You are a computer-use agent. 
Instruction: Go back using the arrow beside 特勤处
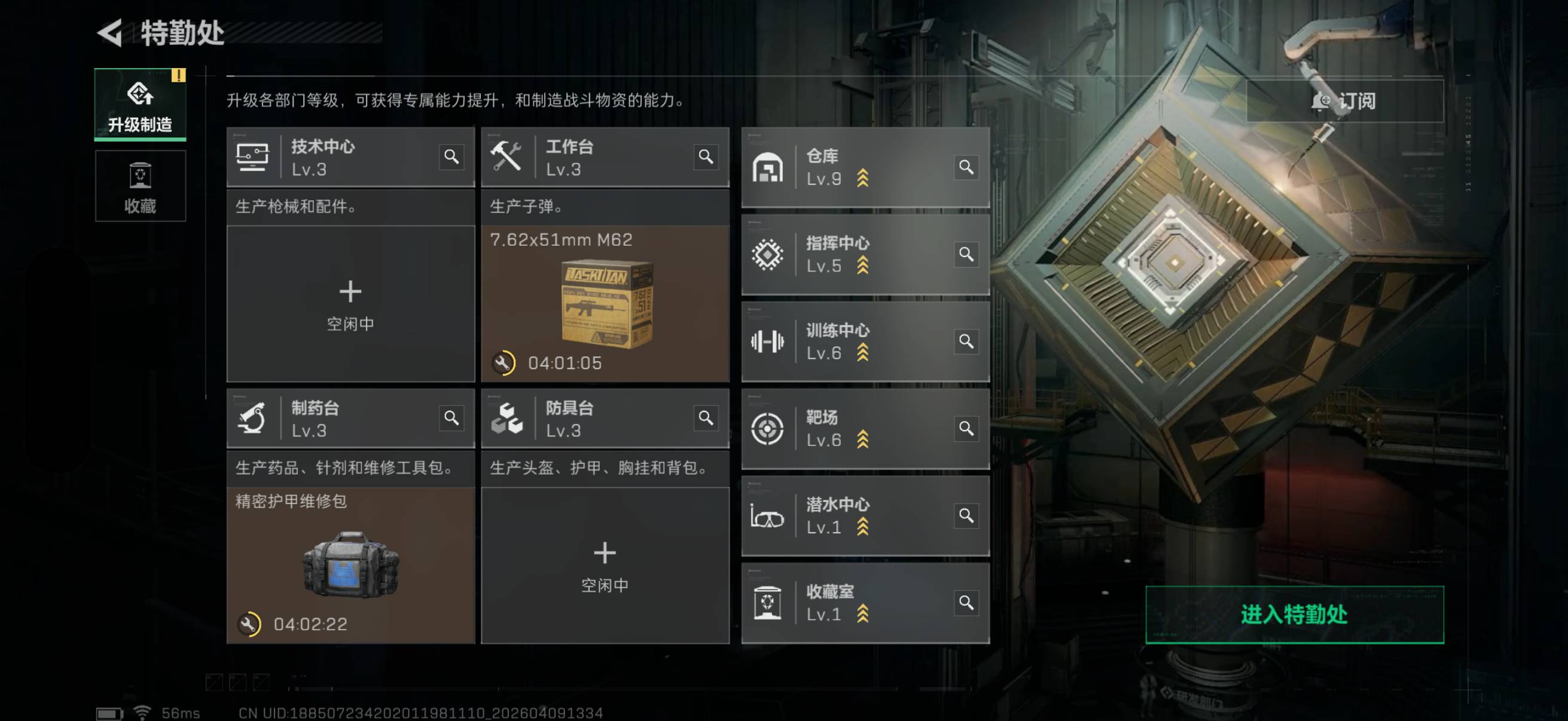coord(110,33)
